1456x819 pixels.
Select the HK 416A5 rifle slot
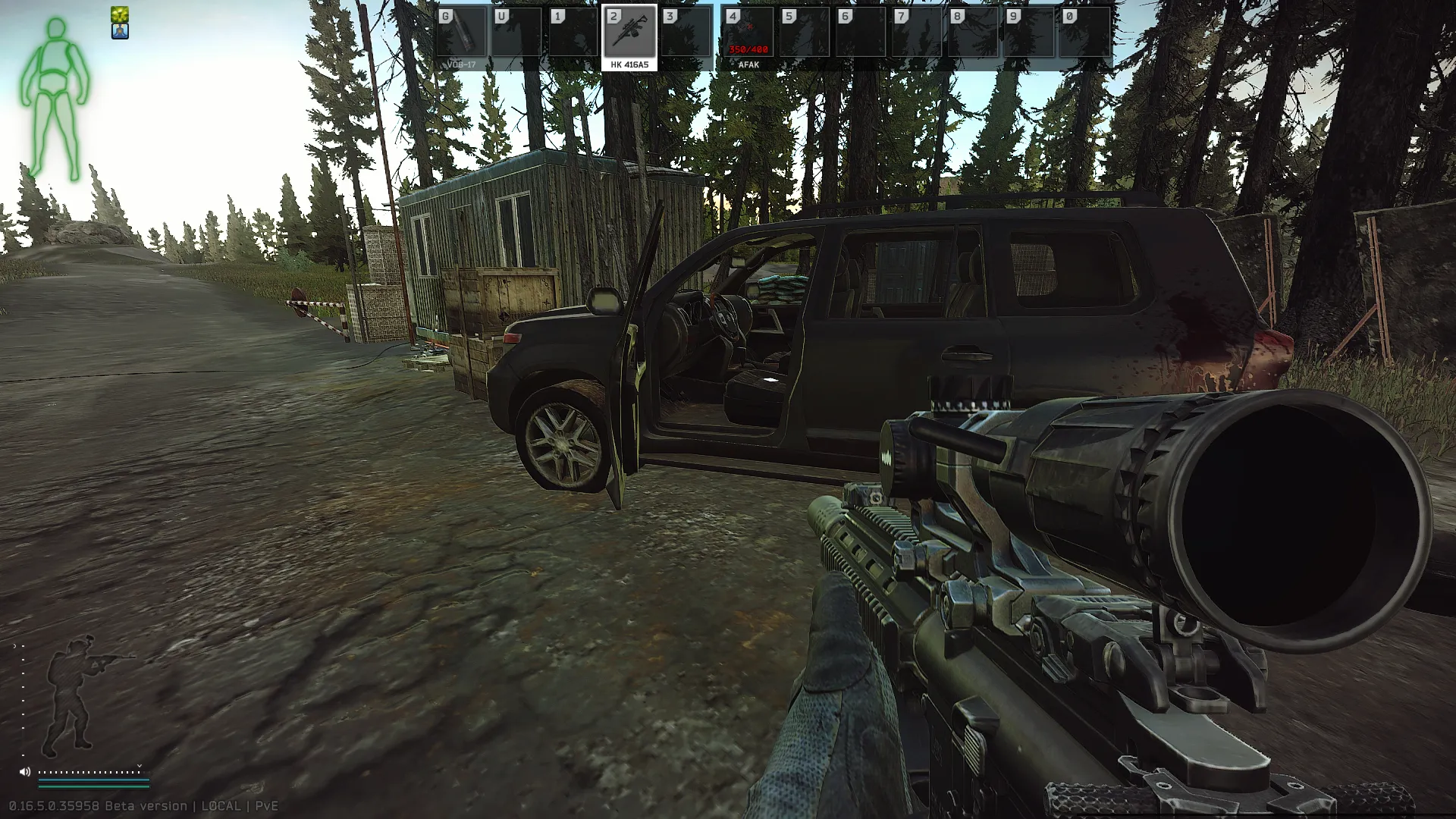629,33
